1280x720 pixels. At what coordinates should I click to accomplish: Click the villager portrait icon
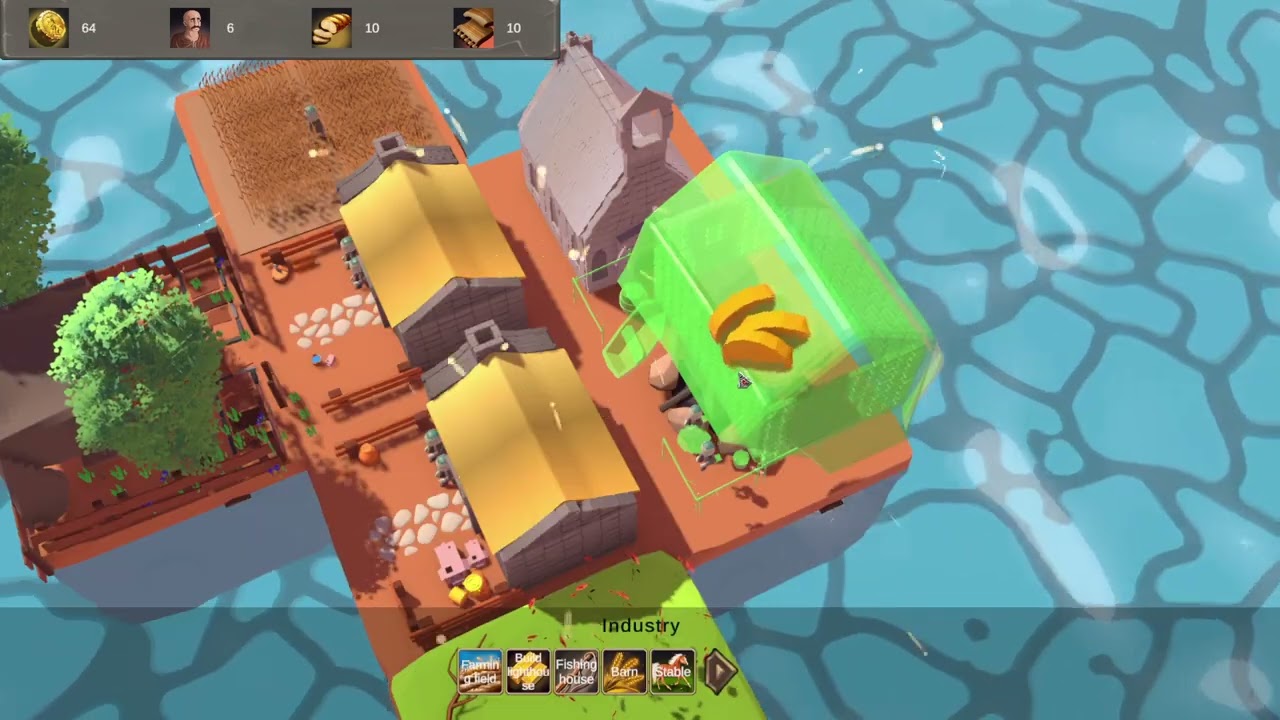coord(188,27)
